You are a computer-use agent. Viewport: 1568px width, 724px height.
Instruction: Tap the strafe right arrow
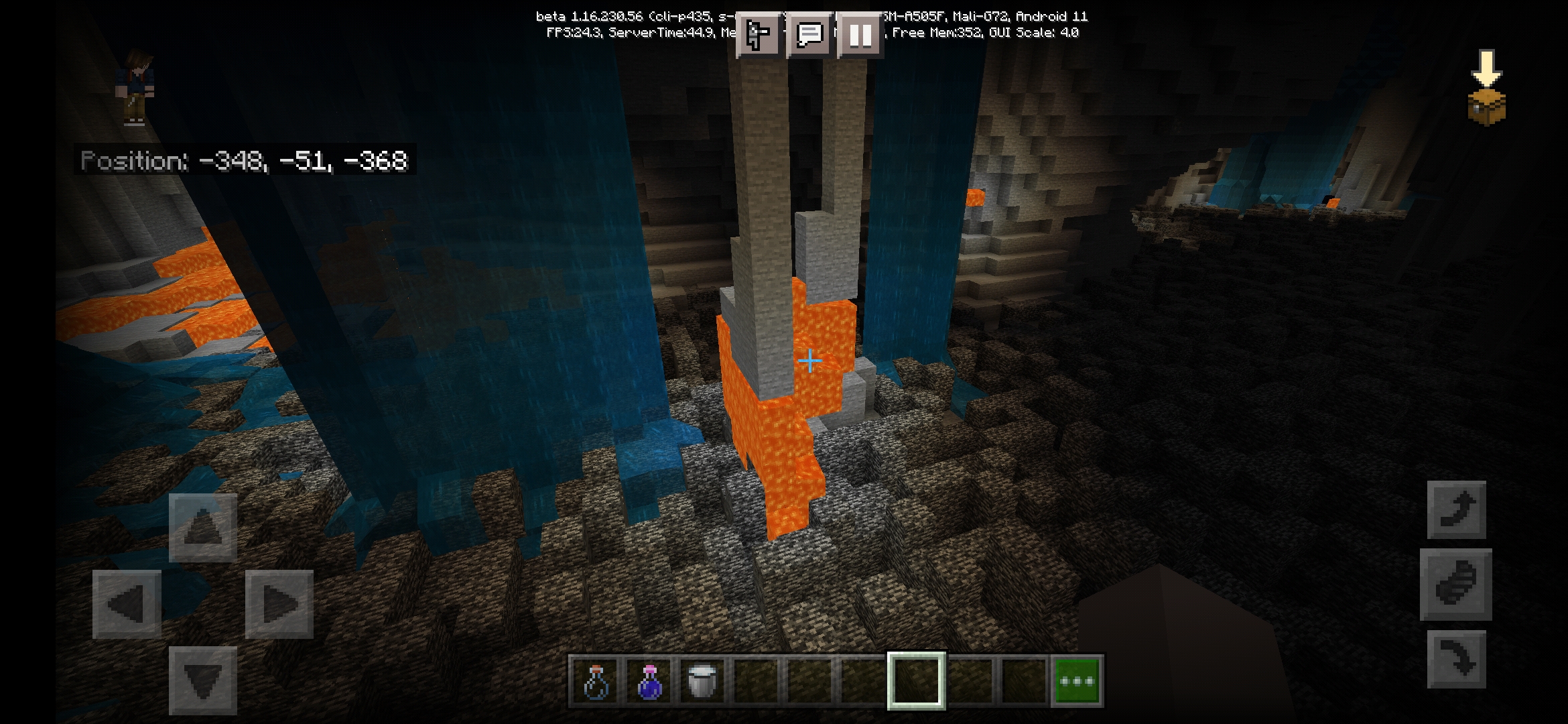tap(279, 604)
